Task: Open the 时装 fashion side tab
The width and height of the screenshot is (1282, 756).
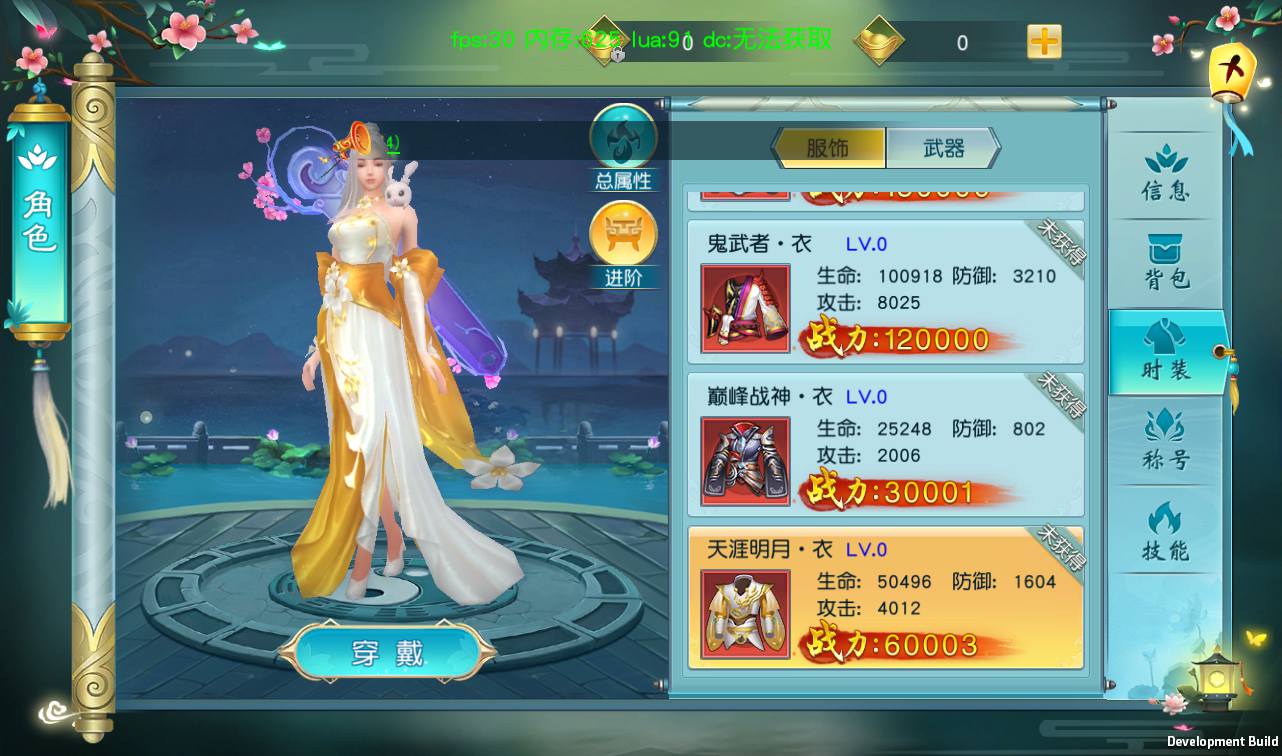Action: click(1165, 353)
